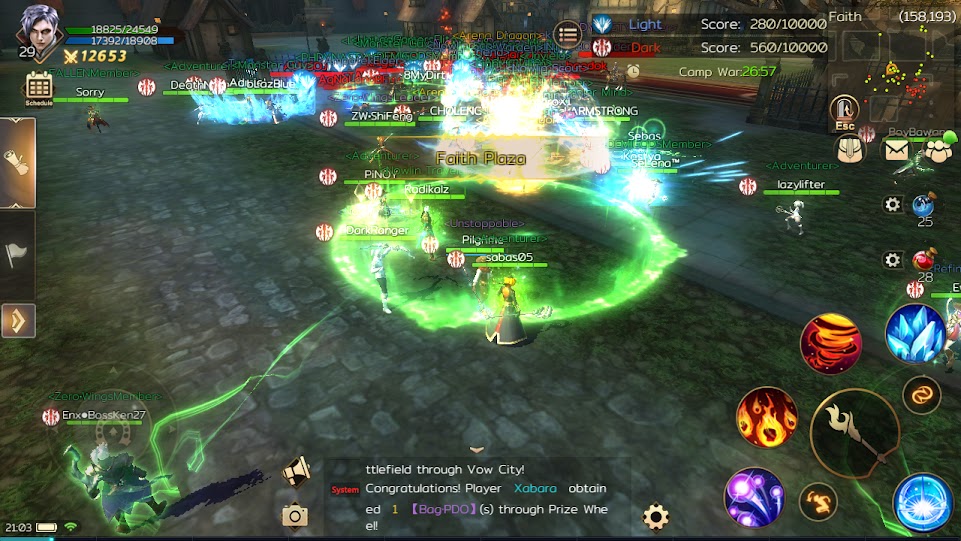Attack with the staff basic attack button
The height and width of the screenshot is (541, 961).
coord(855,434)
